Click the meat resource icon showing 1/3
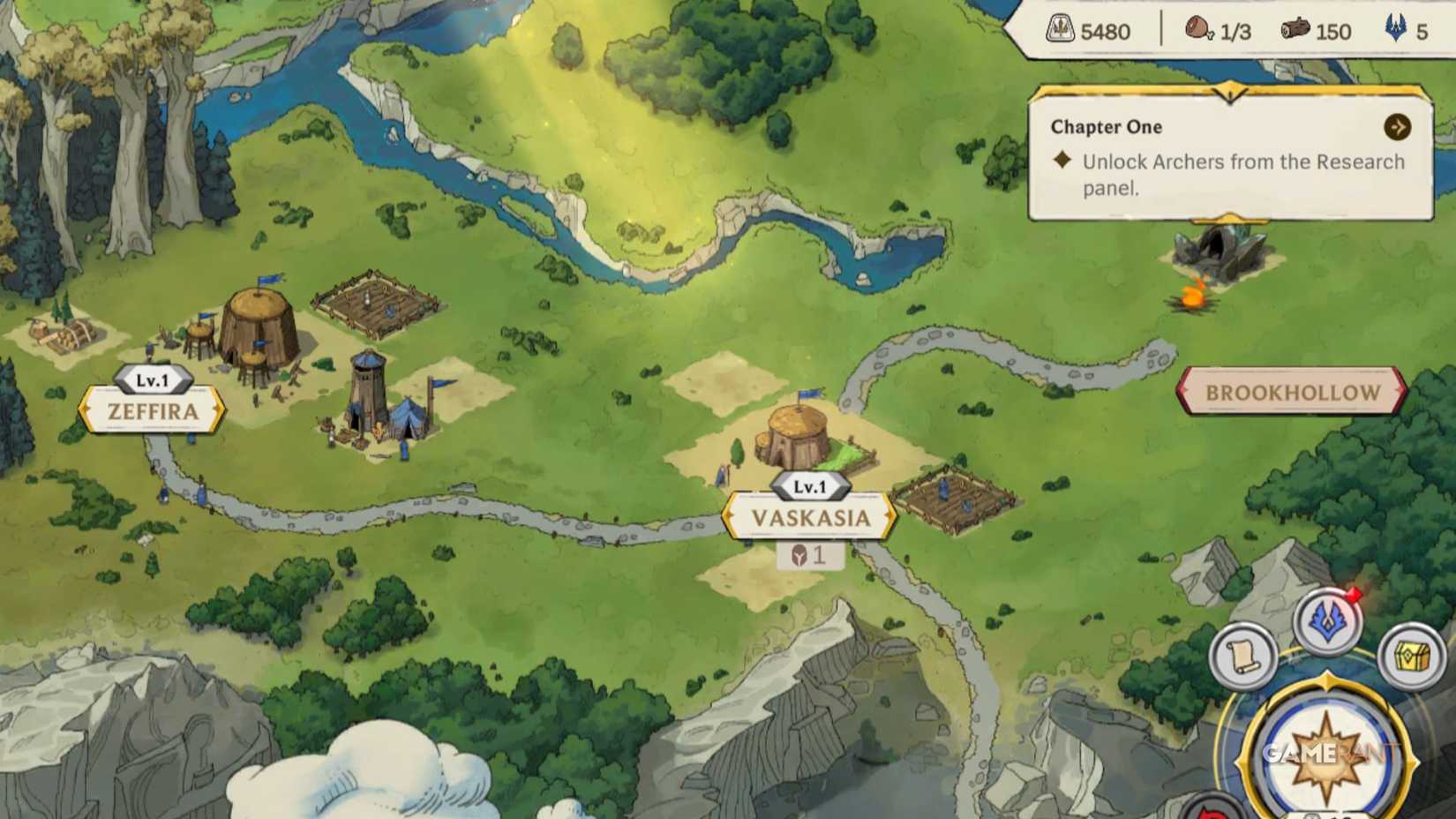The image size is (1456, 819). click(x=1200, y=29)
